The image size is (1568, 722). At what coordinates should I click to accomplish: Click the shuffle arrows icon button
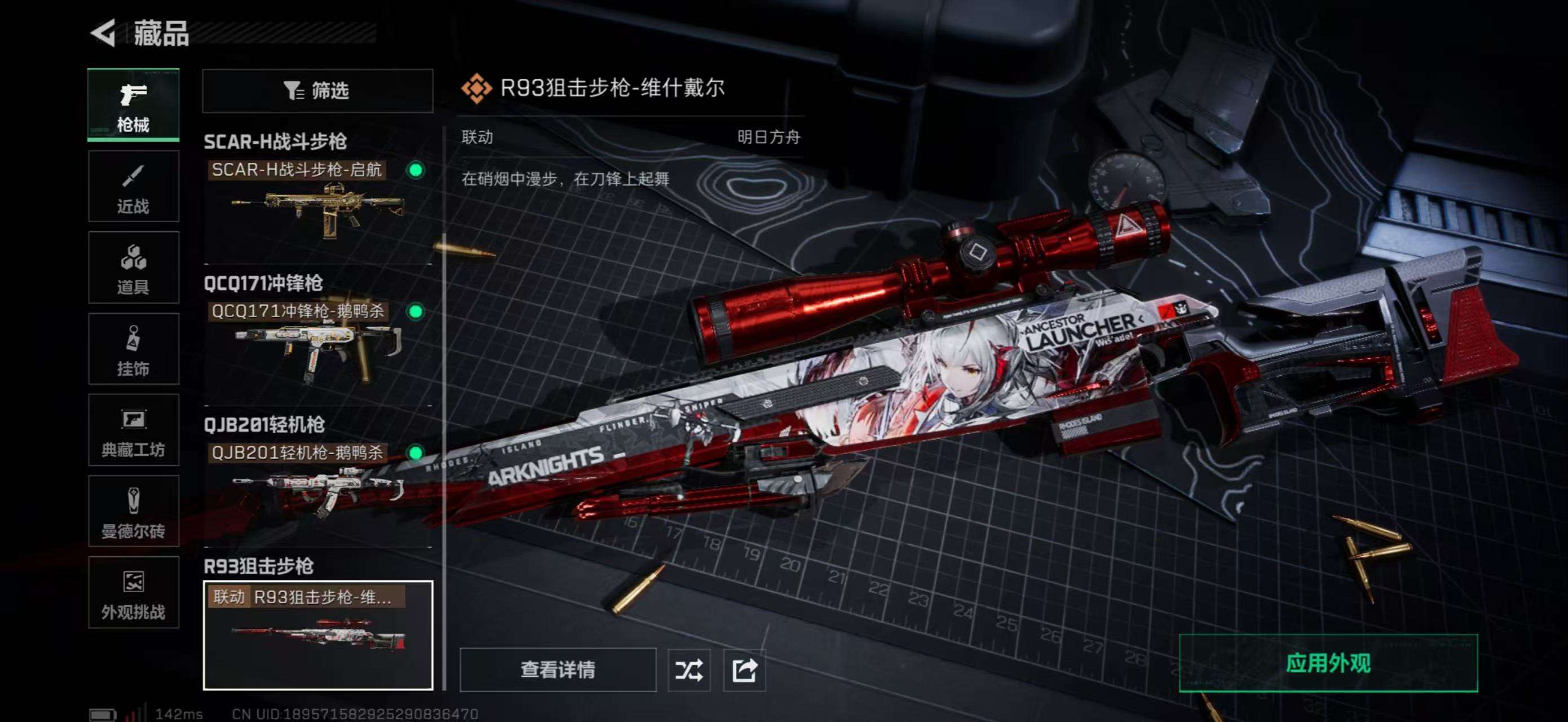pos(688,670)
